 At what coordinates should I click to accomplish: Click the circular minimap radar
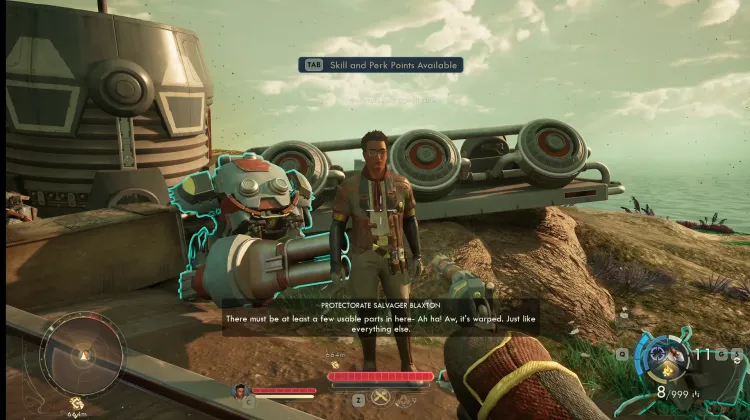click(x=82, y=354)
